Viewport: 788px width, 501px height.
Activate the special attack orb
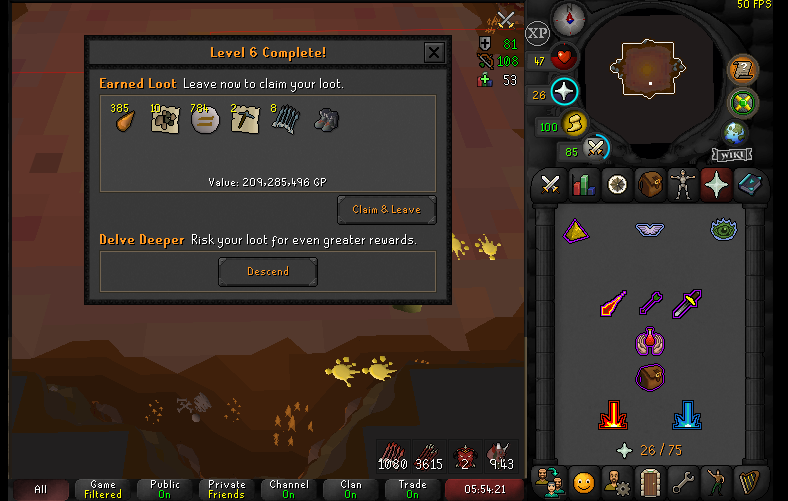coord(597,148)
